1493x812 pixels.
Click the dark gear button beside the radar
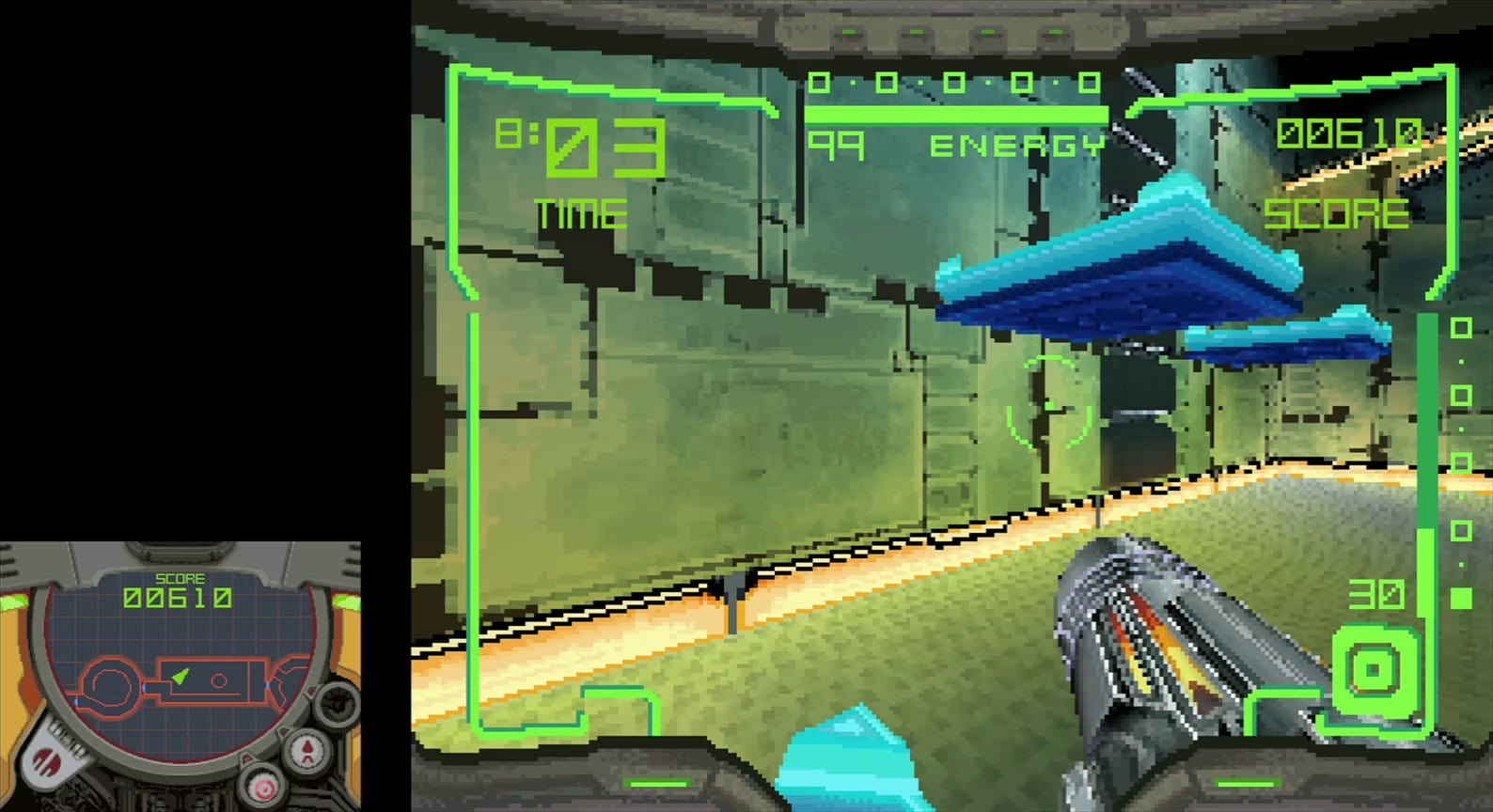pyautogui.click(x=336, y=706)
